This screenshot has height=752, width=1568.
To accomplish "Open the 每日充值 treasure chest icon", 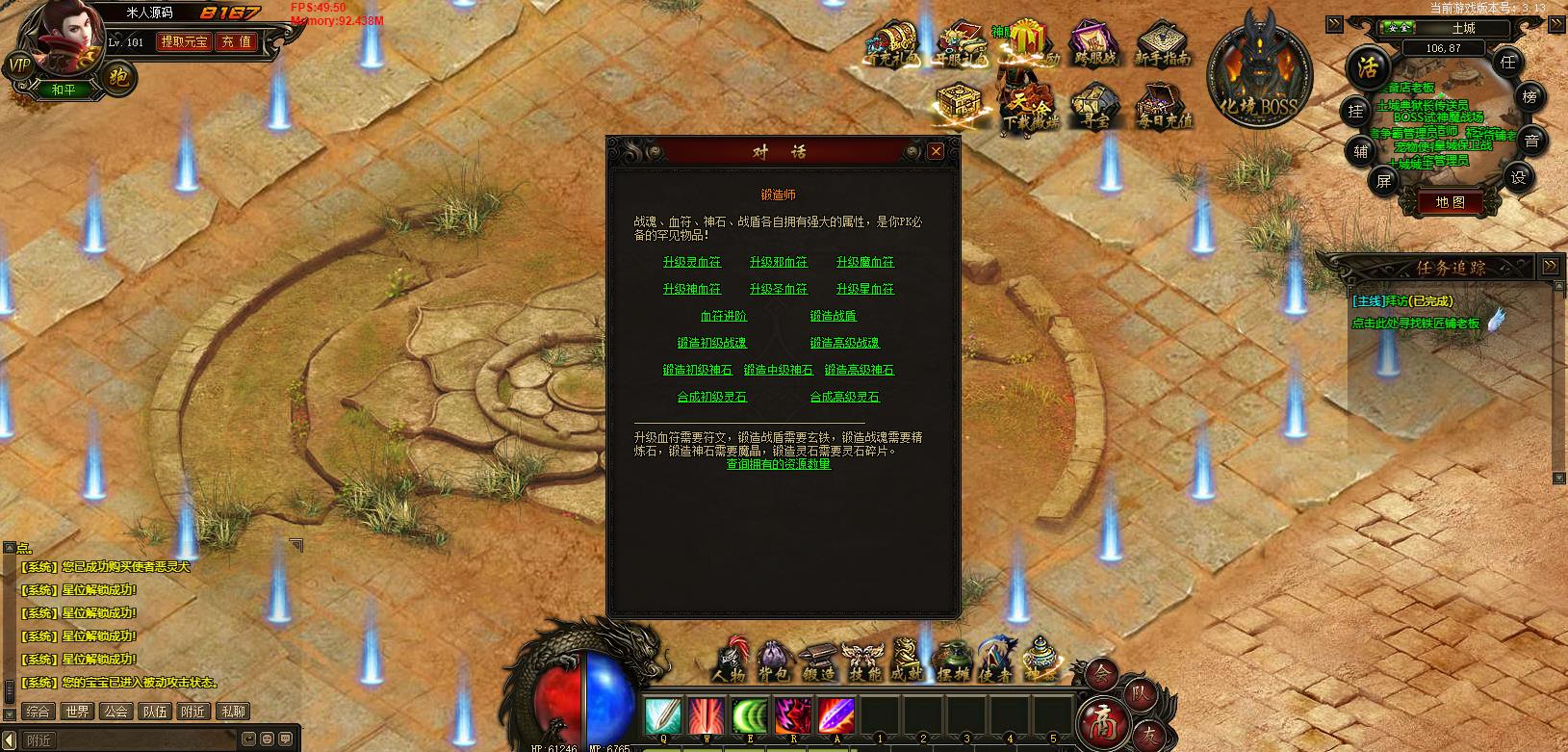I will (x=1163, y=107).
